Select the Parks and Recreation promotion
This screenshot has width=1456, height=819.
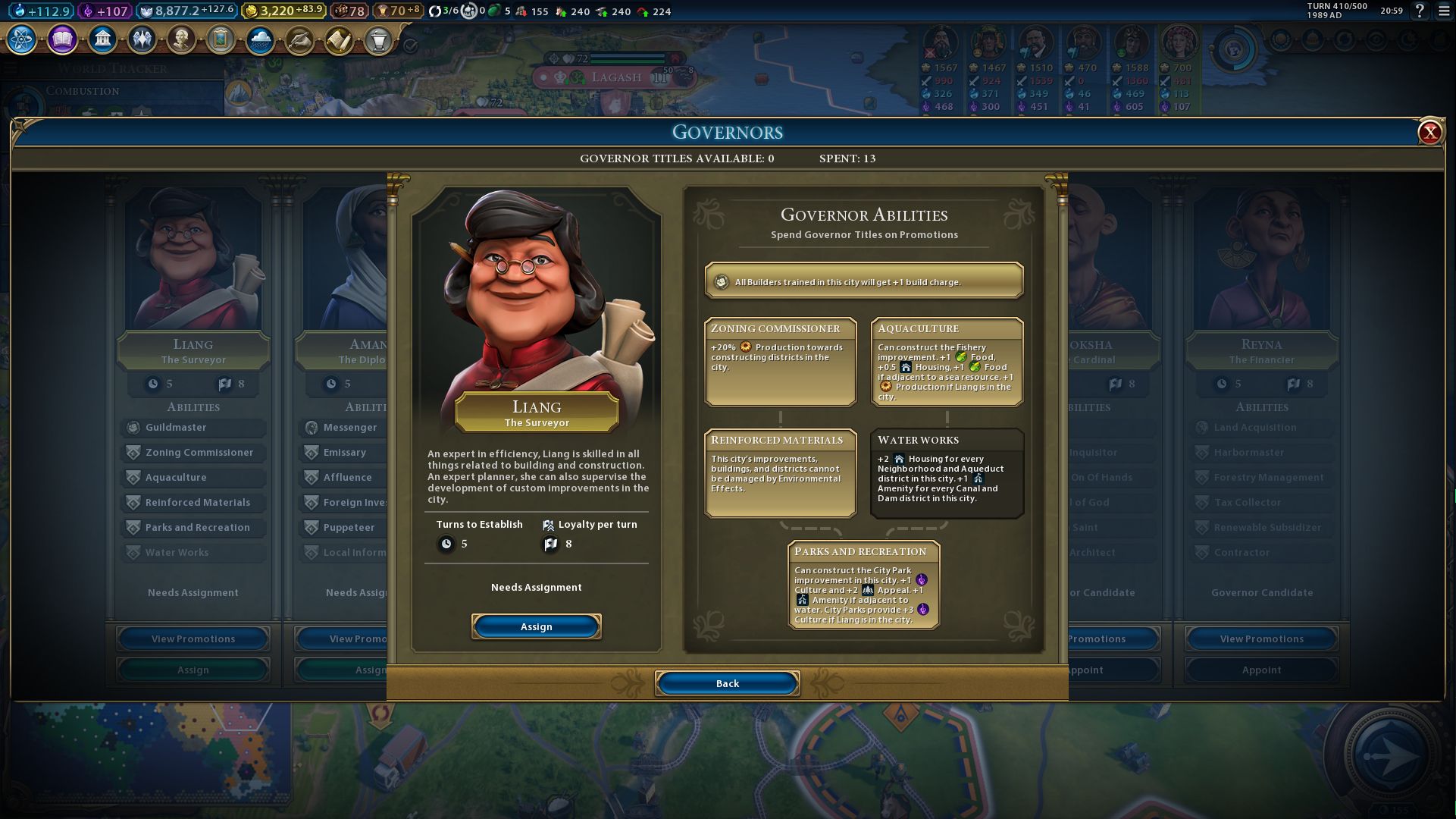863,585
